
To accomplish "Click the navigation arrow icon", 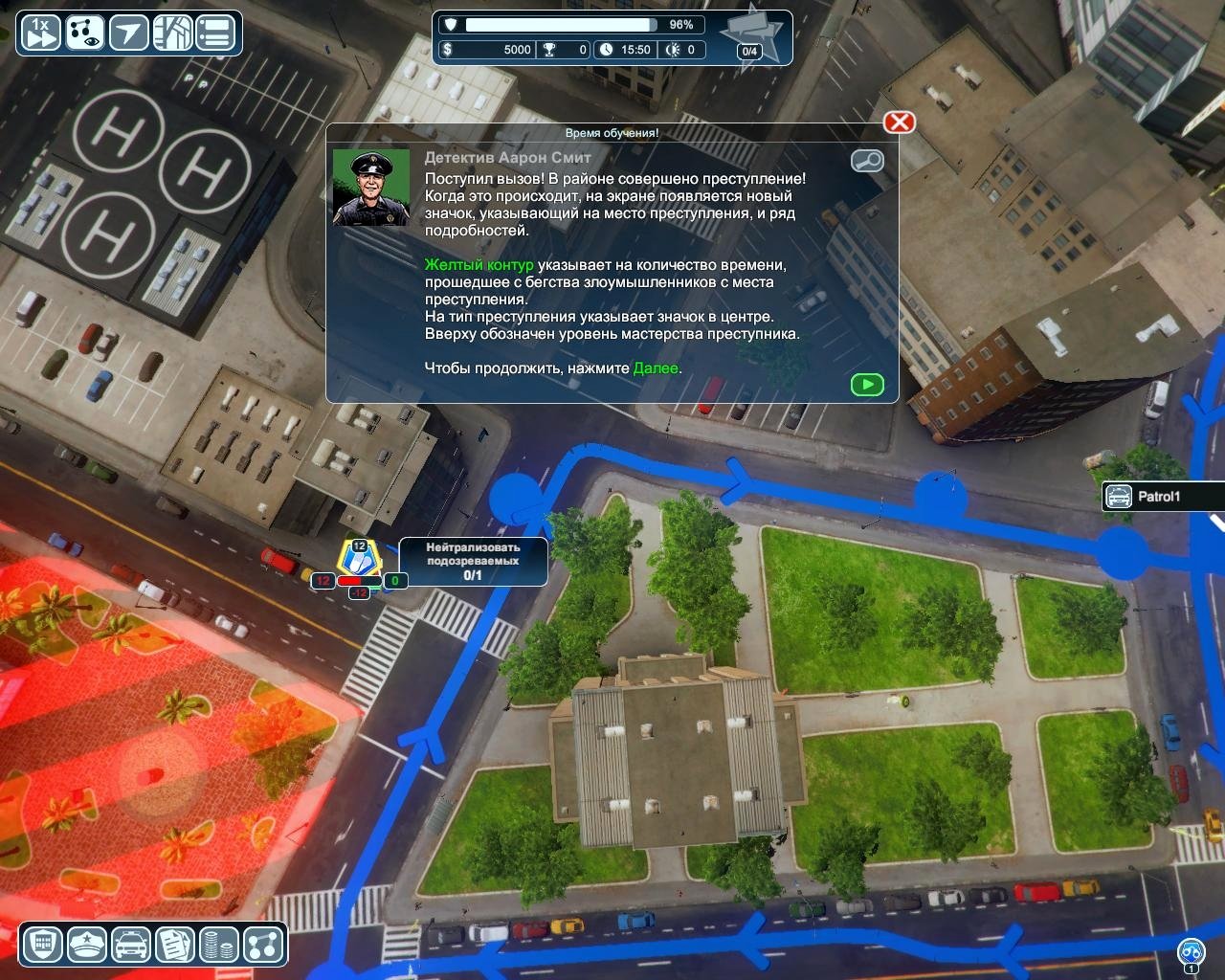I will coord(126,32).
